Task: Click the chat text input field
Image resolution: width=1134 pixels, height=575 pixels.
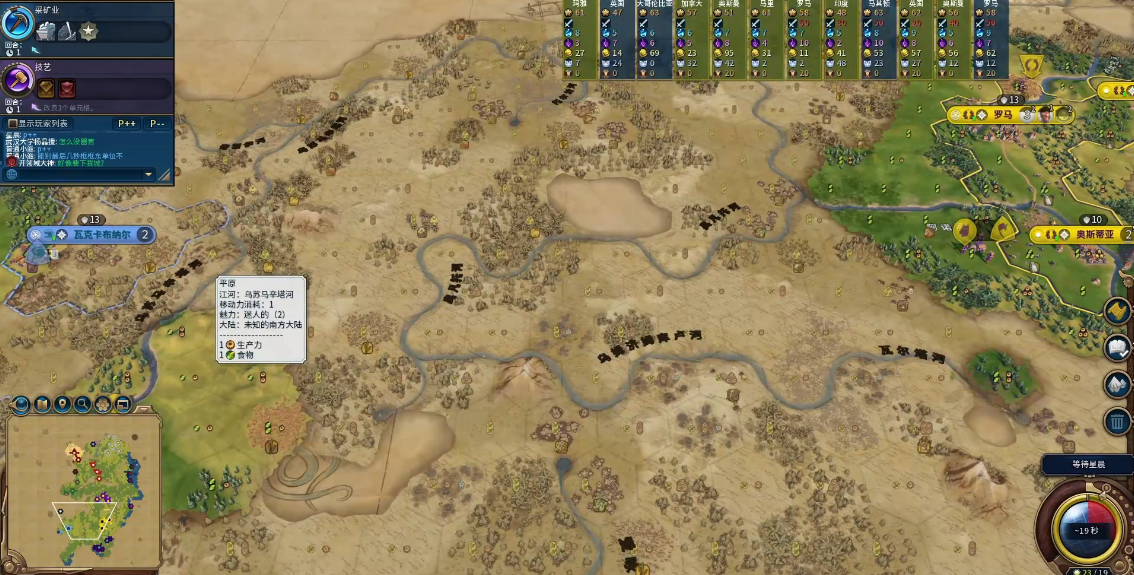Action: click(x=80, y=174)
